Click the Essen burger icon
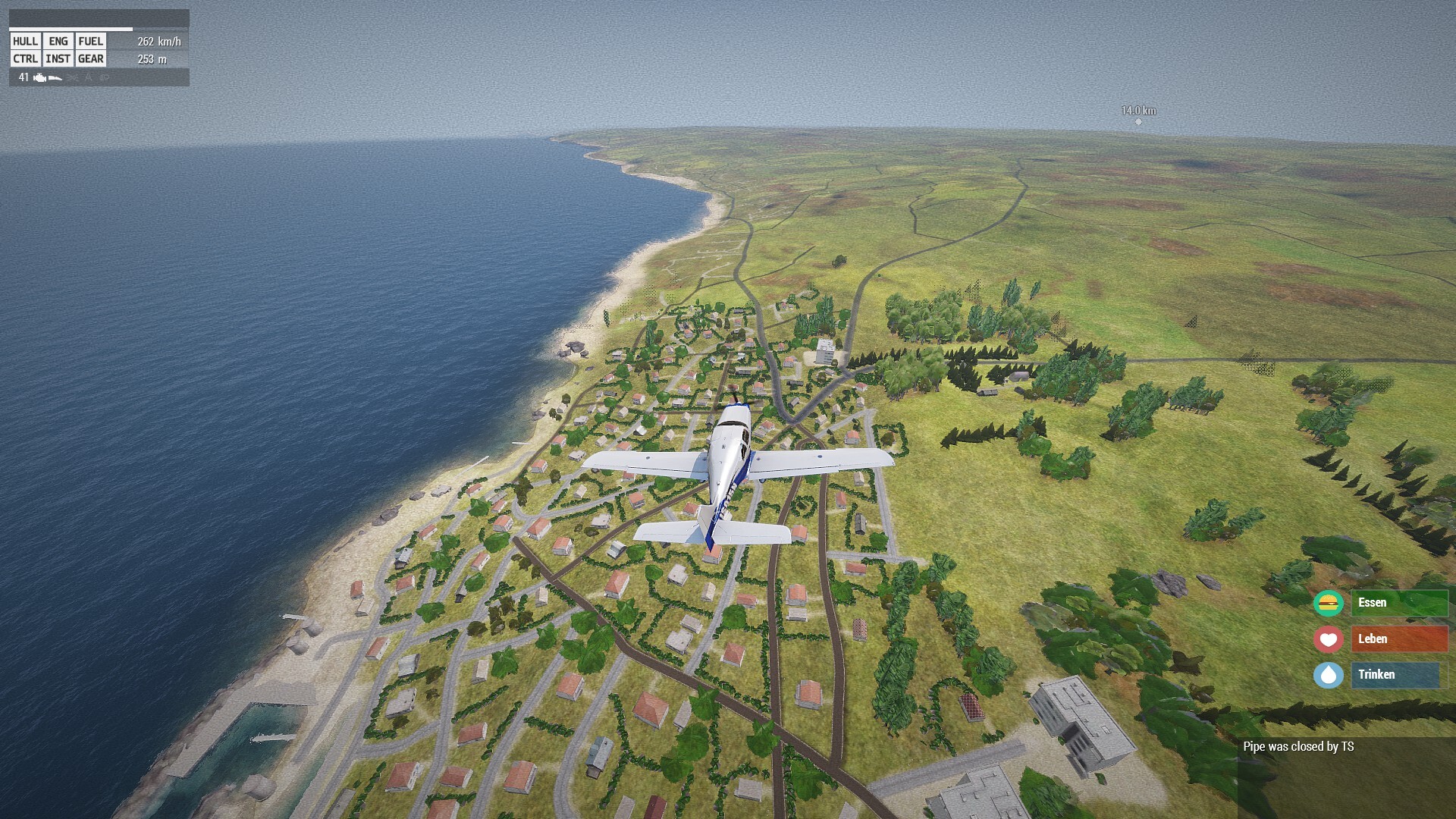 1328,604
